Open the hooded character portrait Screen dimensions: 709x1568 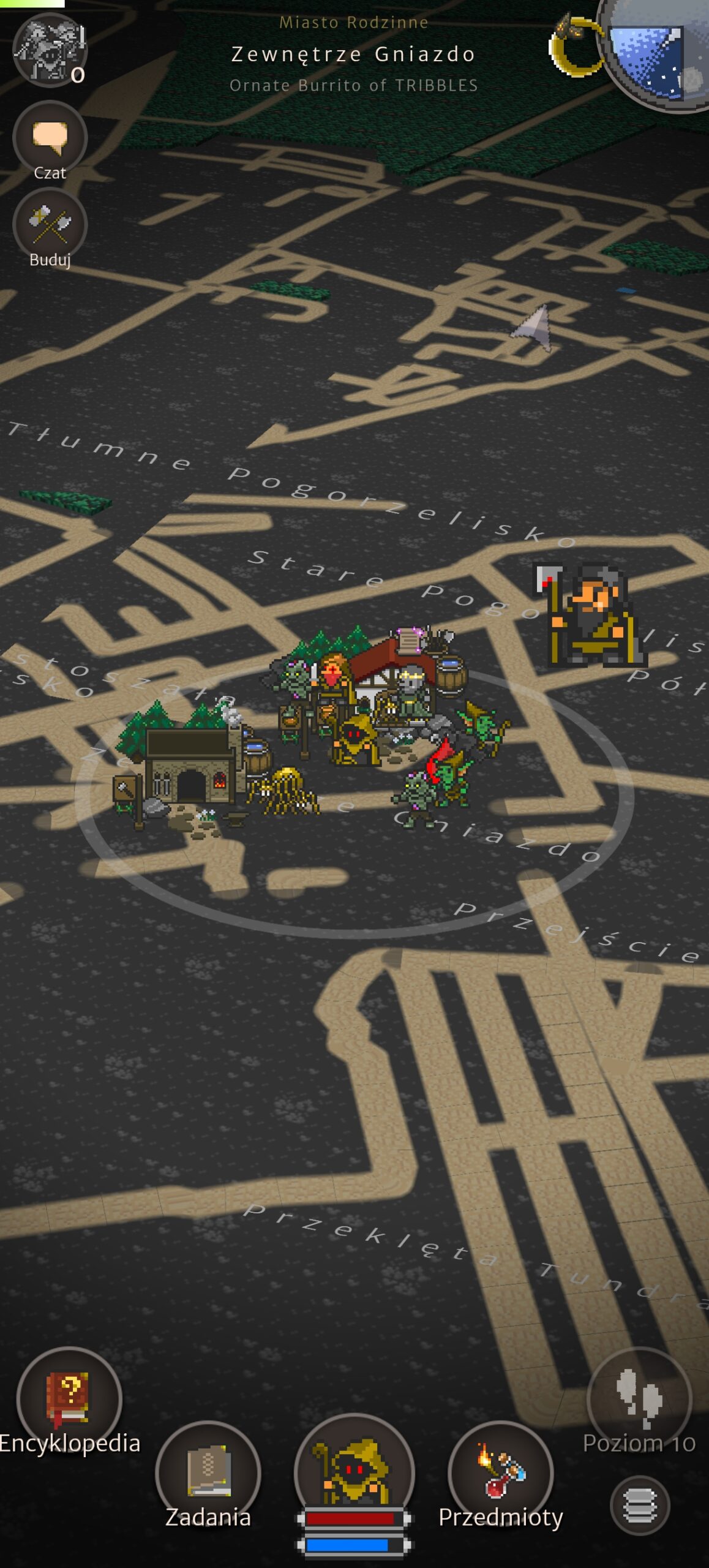point(354,1470)
